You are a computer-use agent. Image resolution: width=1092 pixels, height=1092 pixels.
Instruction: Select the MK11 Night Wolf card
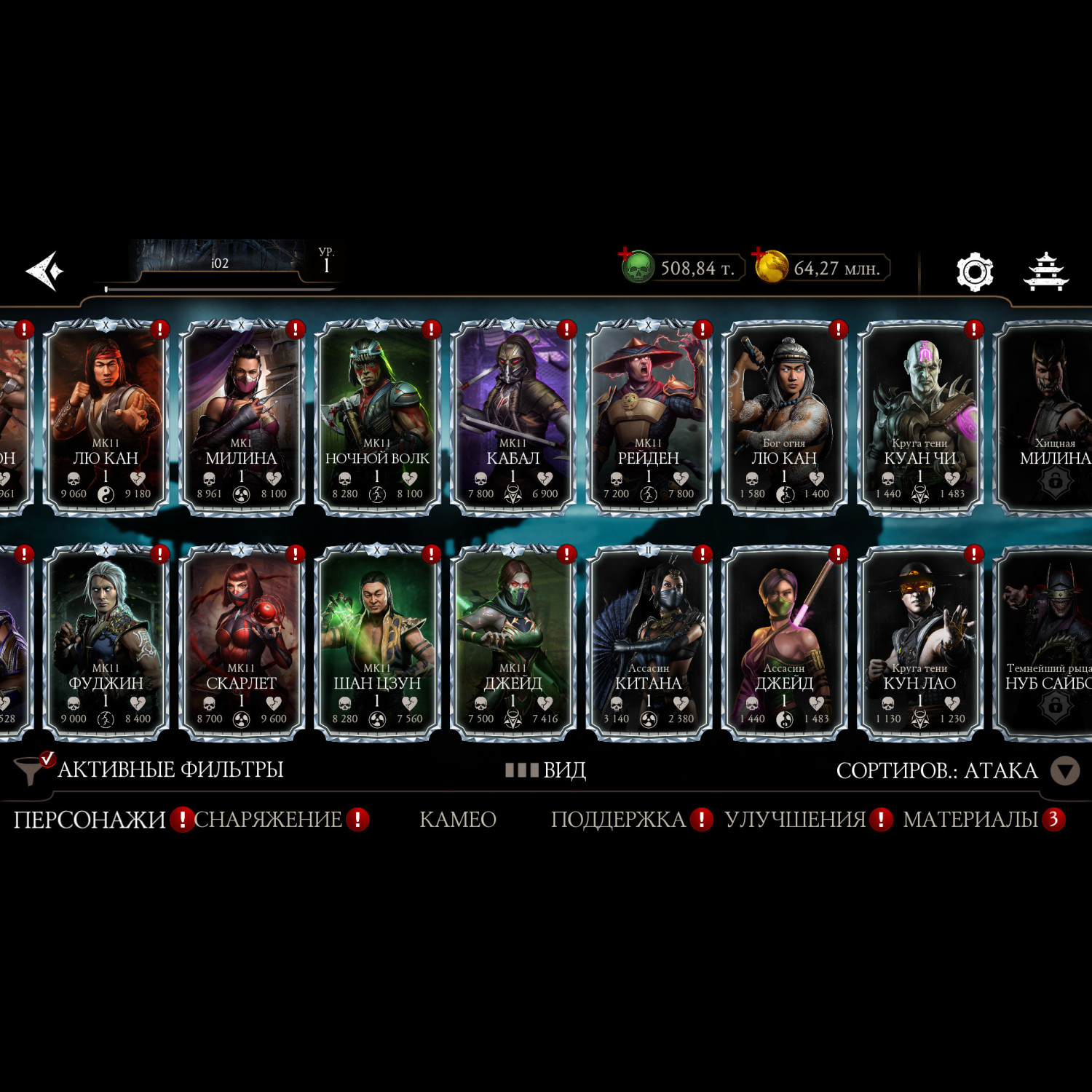pos(376,419)
